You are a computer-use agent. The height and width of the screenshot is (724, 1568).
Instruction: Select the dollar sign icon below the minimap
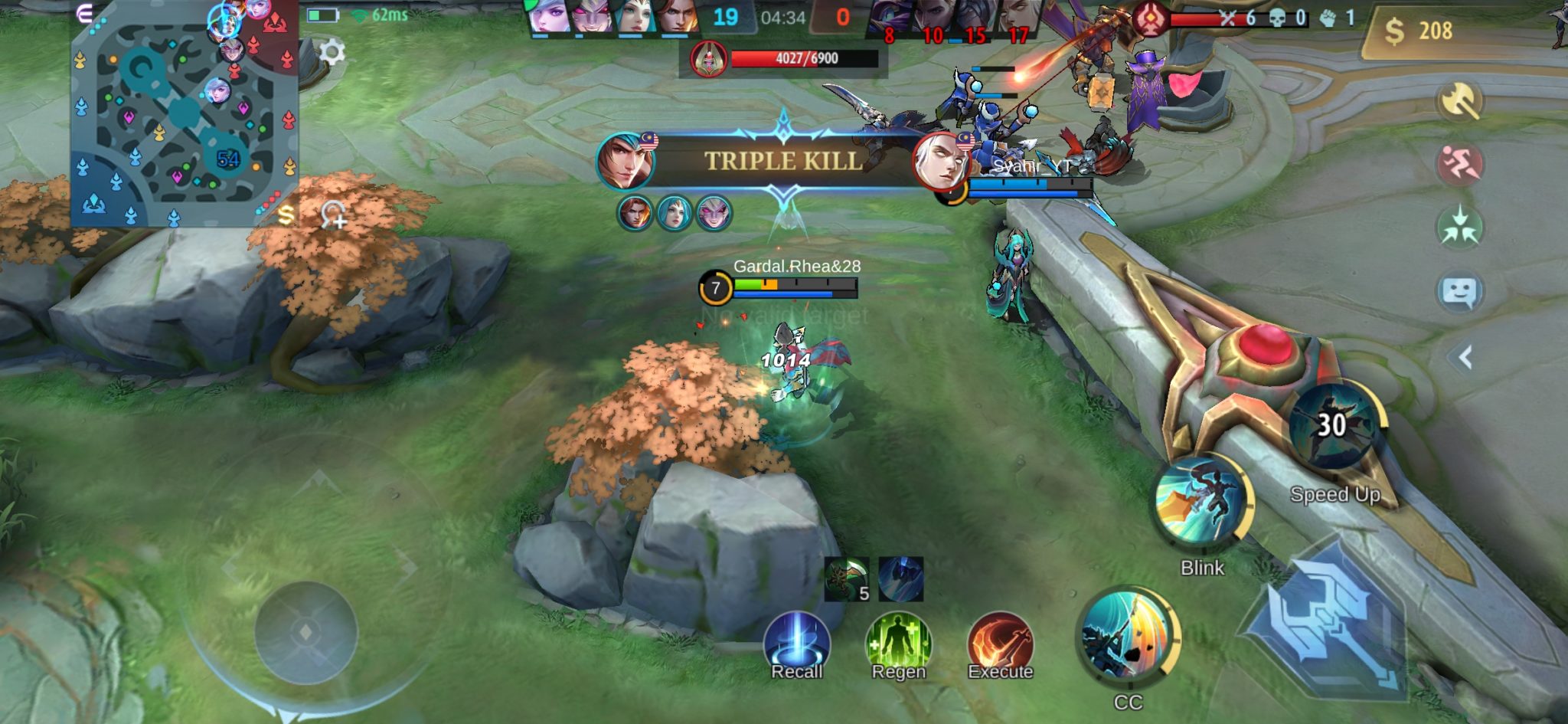(x=286, y=215)
